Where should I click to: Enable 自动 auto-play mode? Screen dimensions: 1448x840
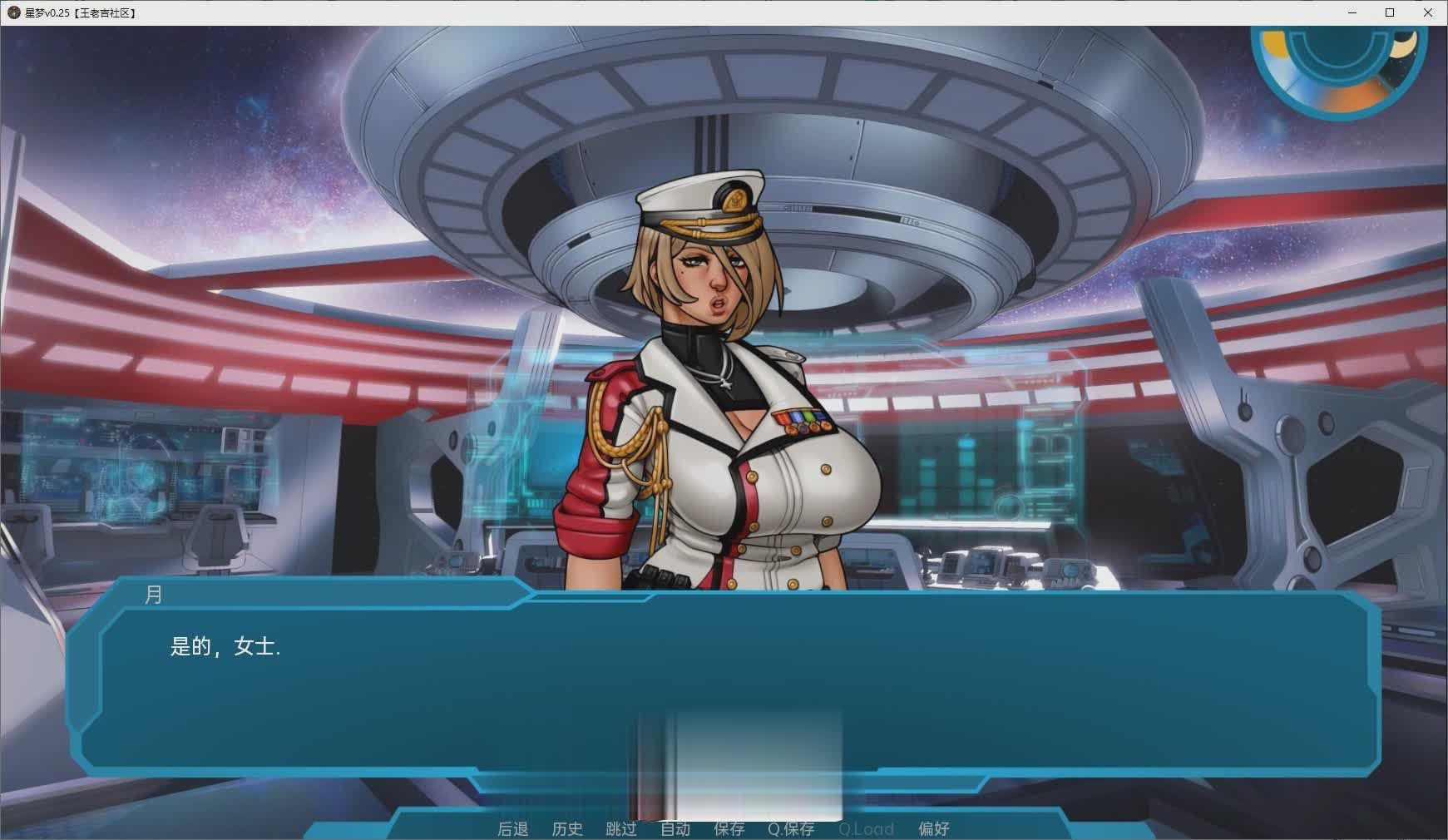(x=676, y=828)
